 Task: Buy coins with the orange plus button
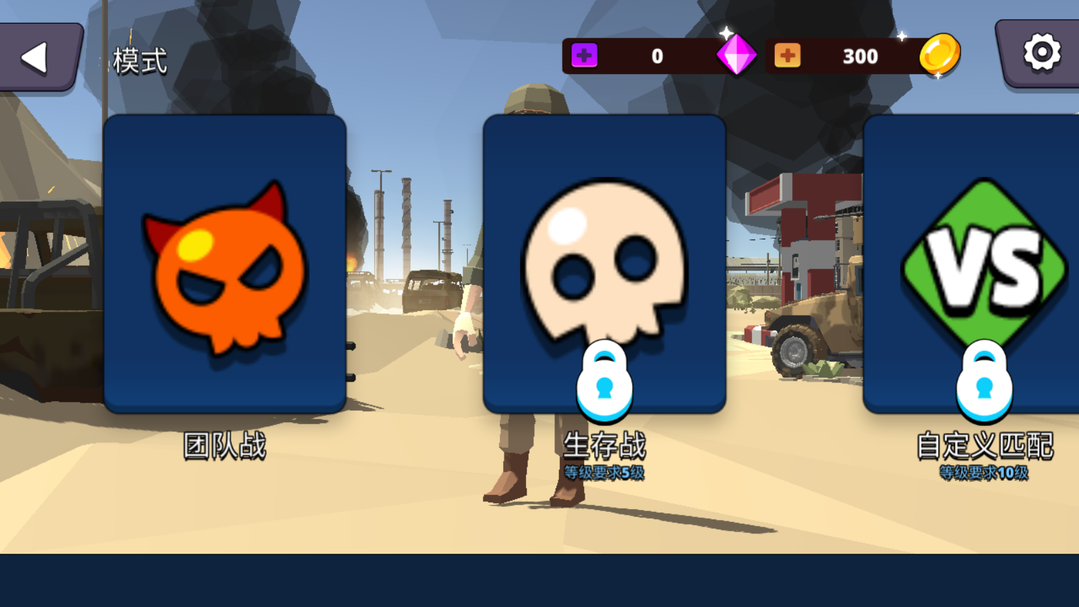(x=787, y=56)
